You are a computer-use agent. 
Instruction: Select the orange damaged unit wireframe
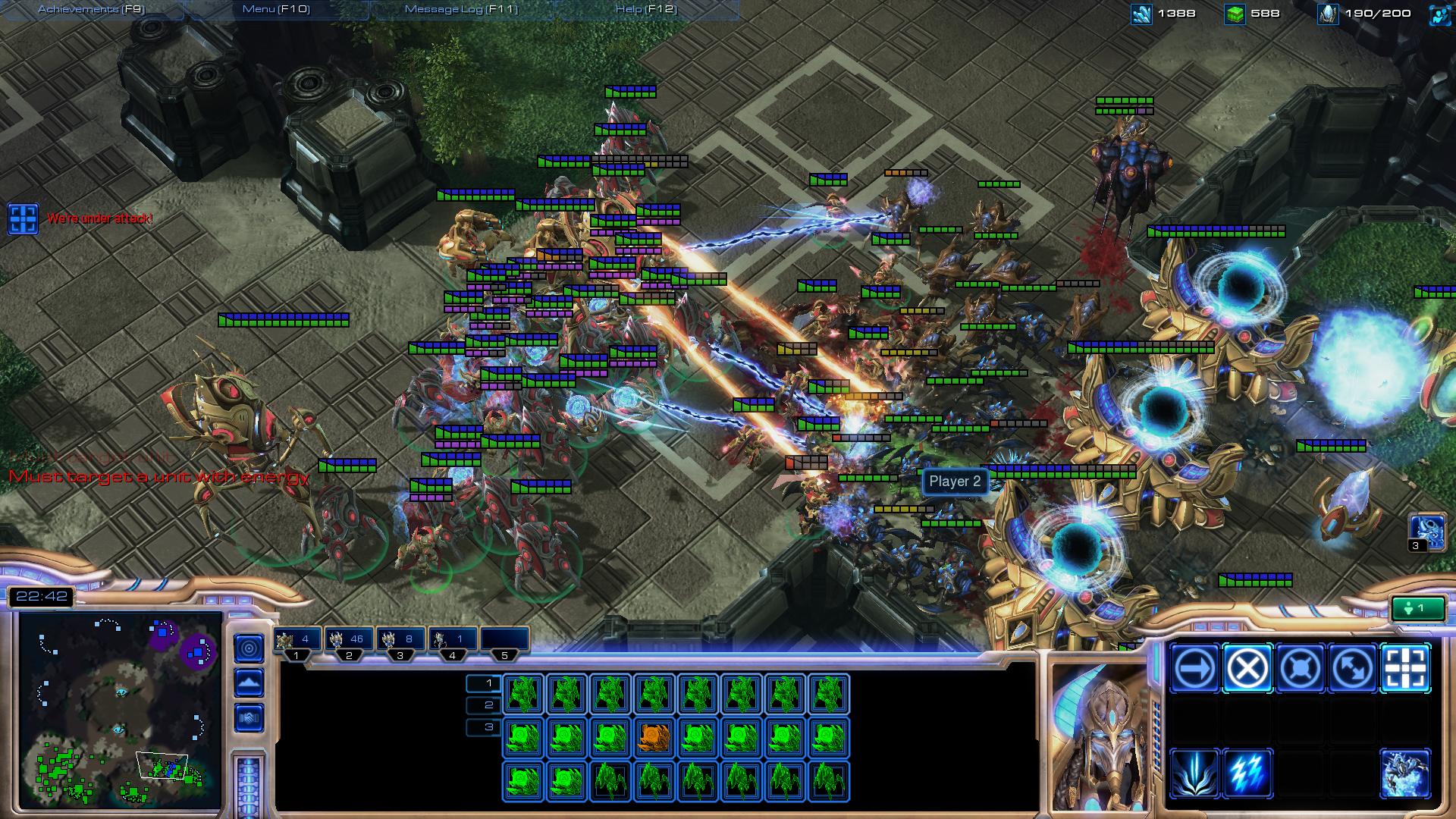point(654,737)
